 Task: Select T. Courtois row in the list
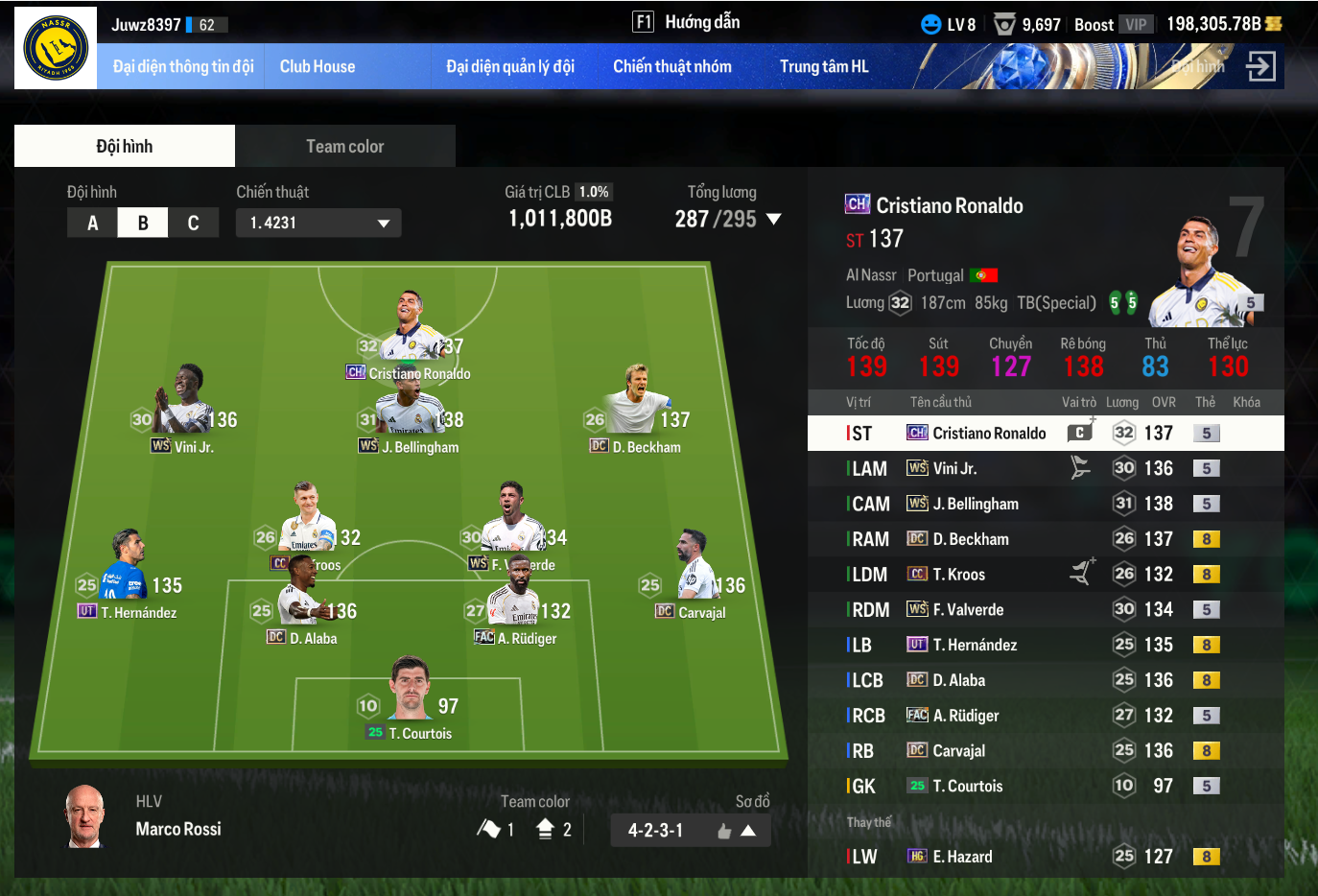pos(1046,786)
